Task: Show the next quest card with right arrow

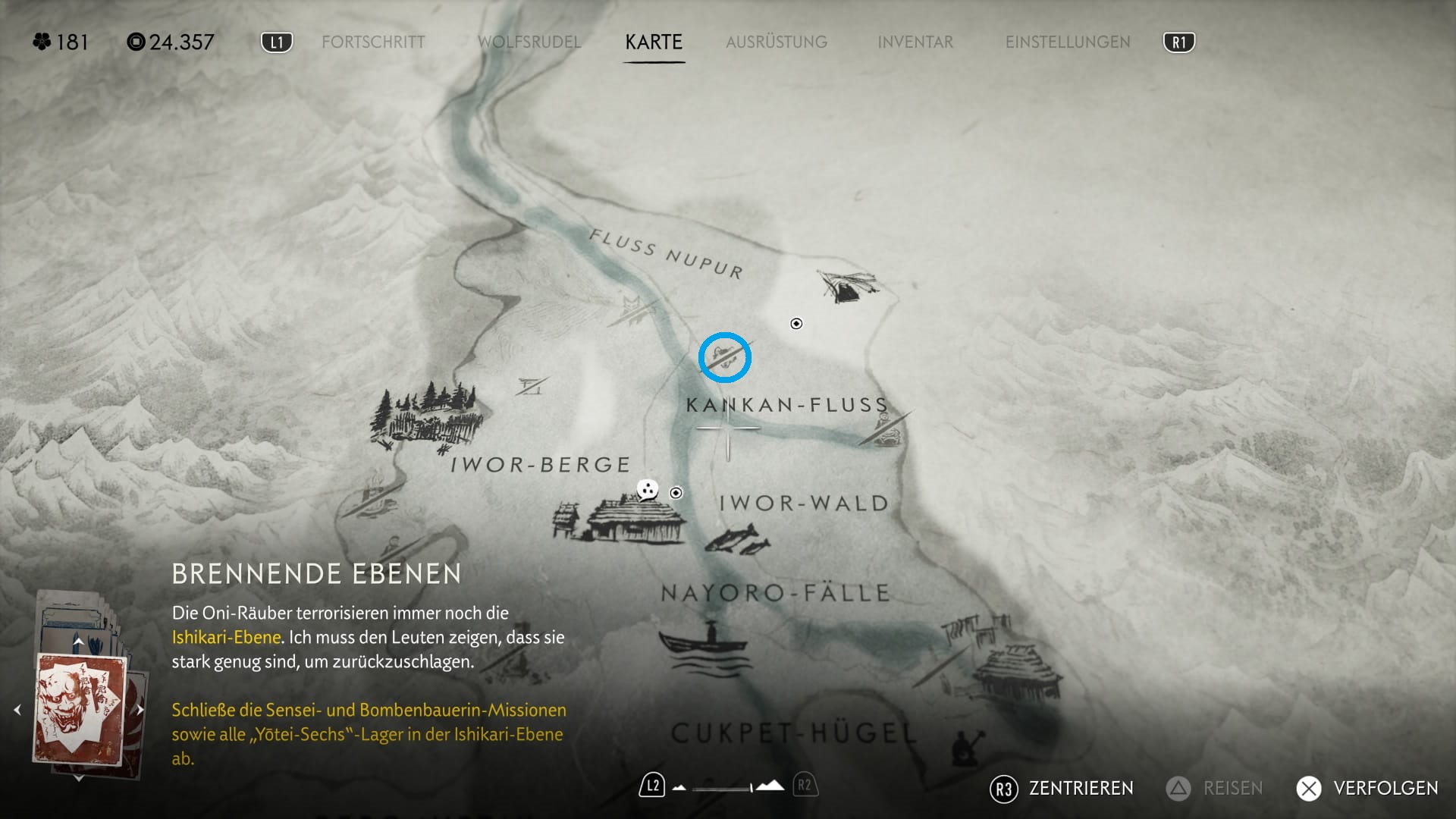Action: 140,710
